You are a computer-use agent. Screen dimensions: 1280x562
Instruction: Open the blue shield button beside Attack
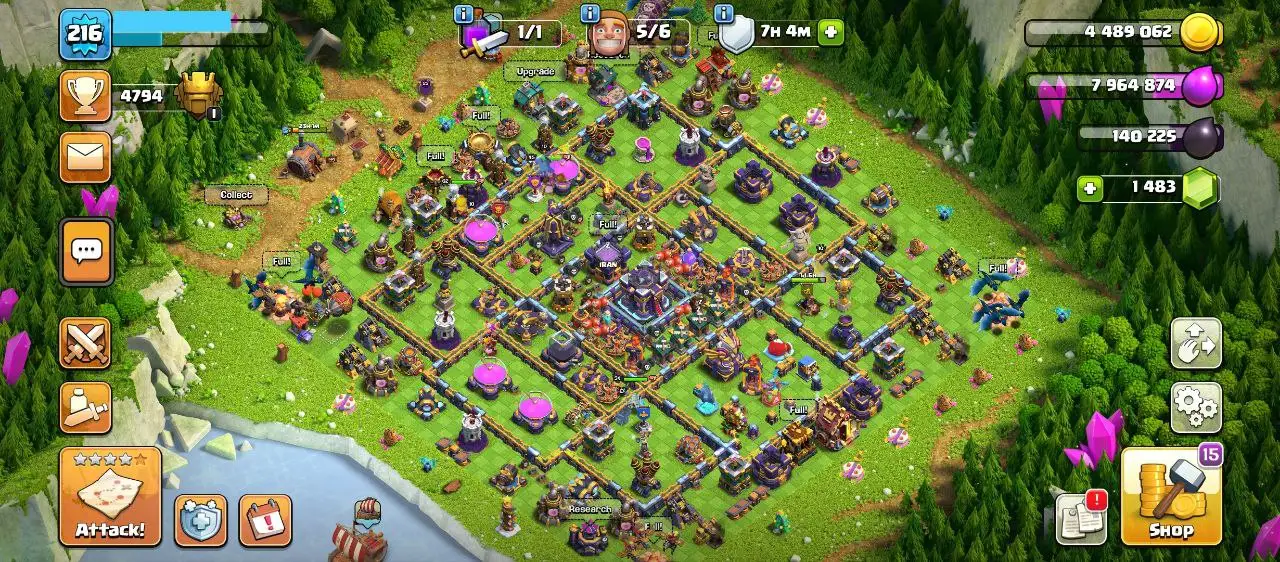(200, 520)
